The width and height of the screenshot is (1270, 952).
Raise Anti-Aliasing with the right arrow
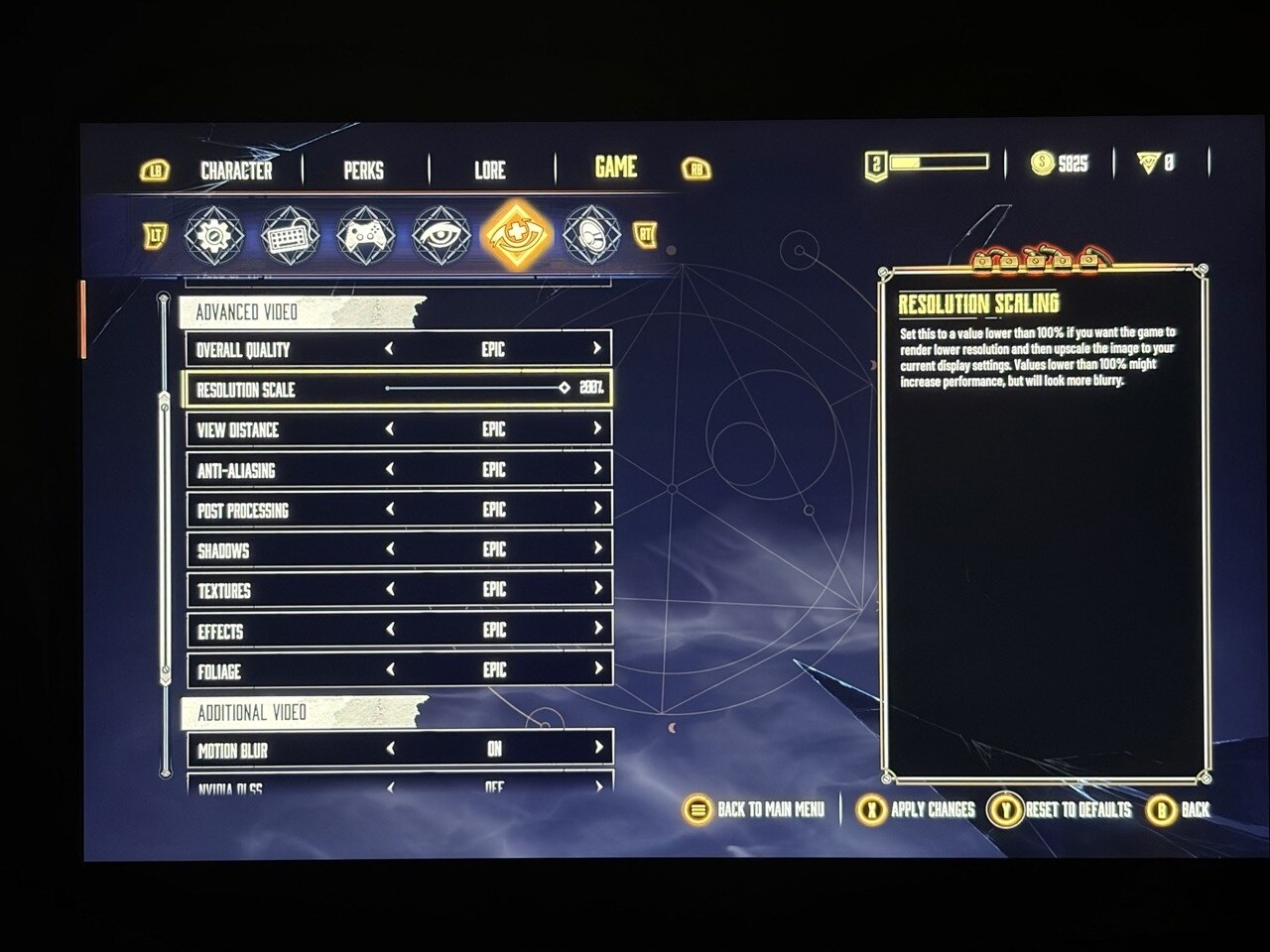coord(596,468)
